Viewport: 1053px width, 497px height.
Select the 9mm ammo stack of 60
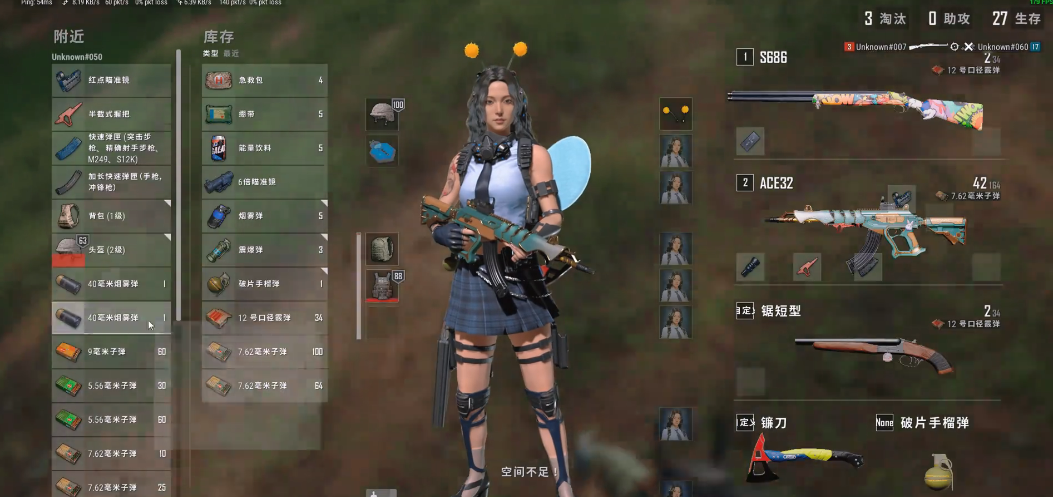click(111, 351)
